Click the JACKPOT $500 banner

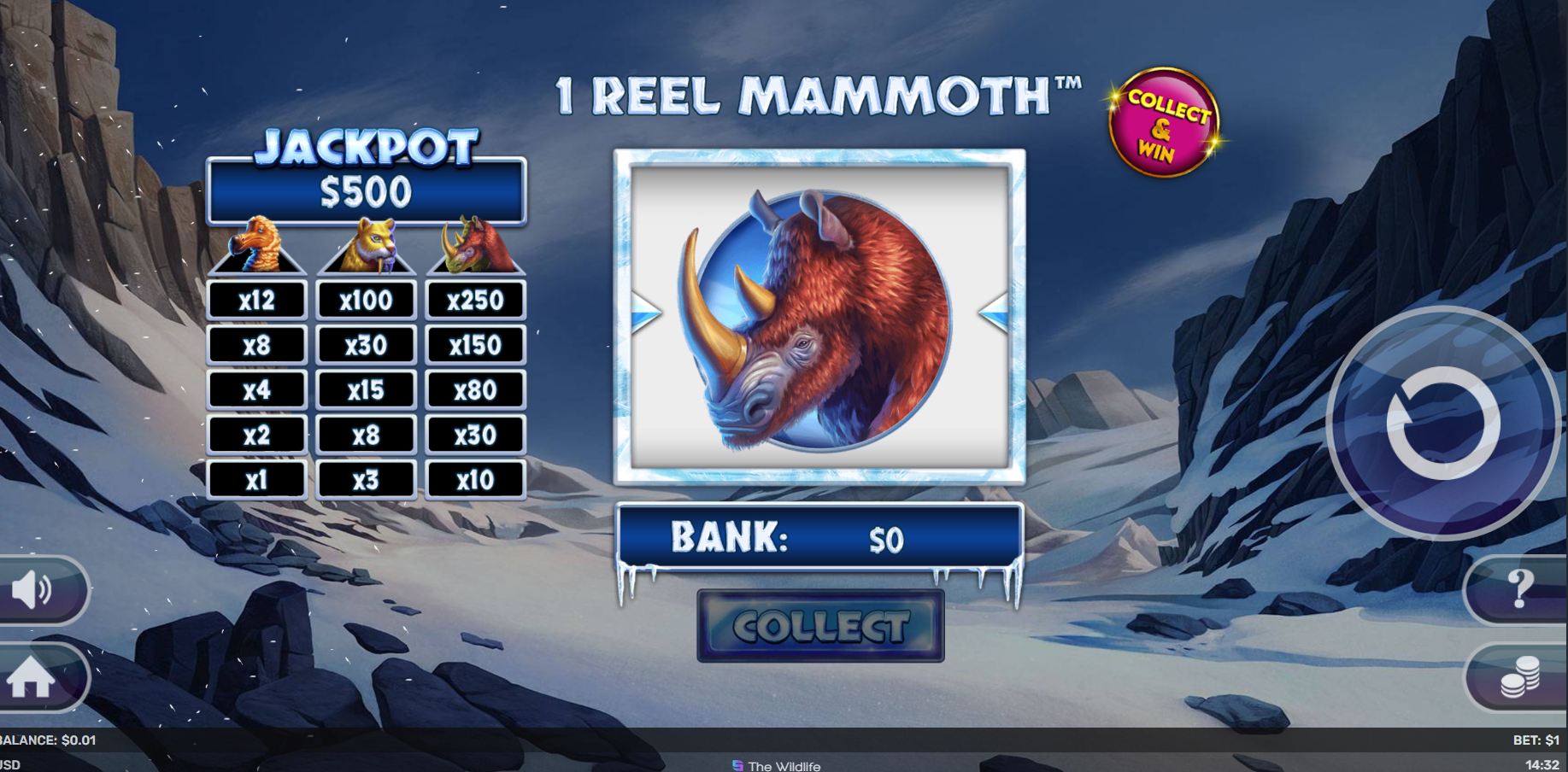tap(366, 190)
